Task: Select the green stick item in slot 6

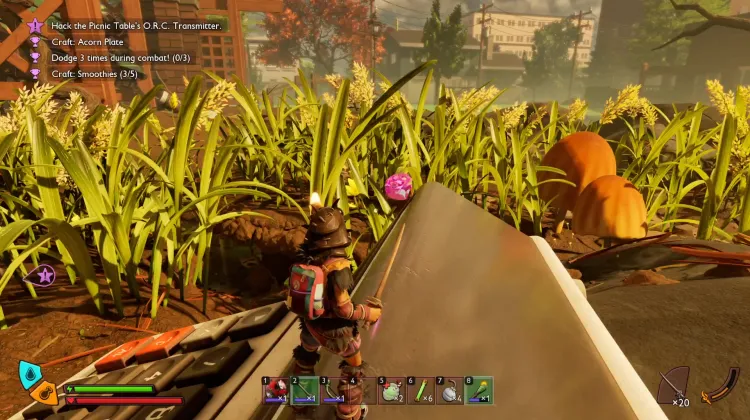Action: (421, 391)
